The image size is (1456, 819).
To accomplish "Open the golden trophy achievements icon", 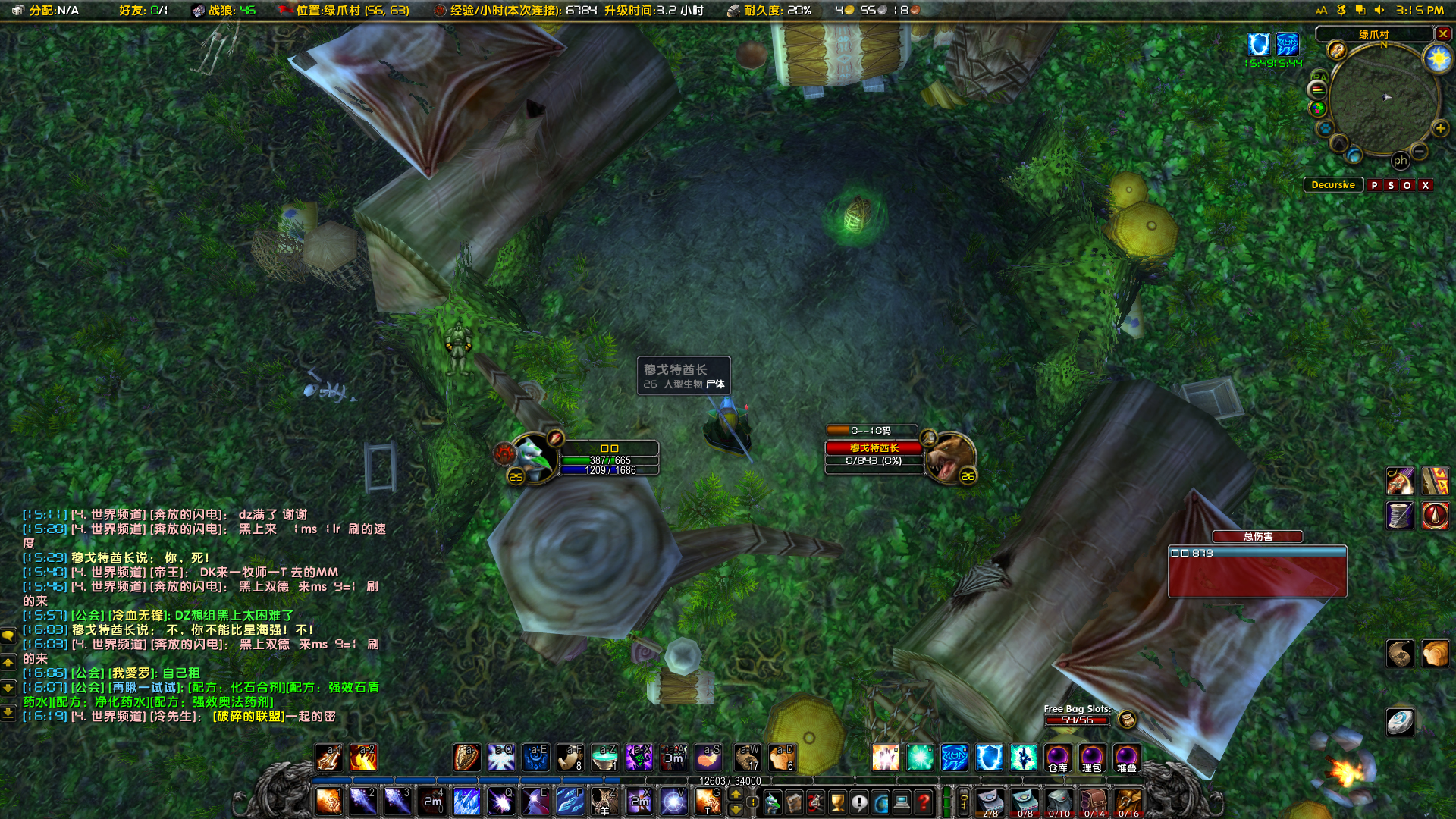I will pyautogui.click(x=837, y=802).
